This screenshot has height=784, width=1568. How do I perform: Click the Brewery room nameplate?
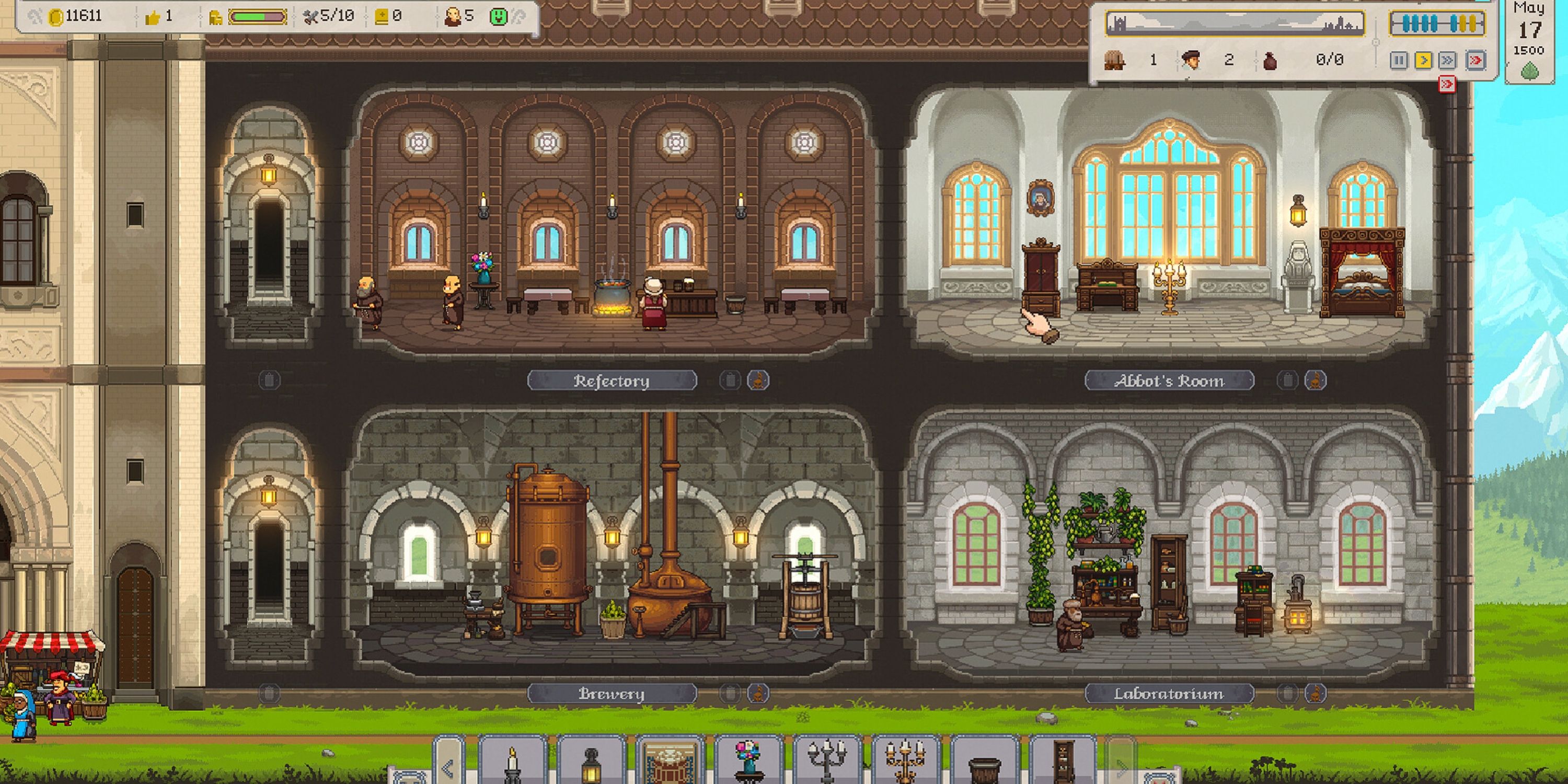click(x=612, y=693)
